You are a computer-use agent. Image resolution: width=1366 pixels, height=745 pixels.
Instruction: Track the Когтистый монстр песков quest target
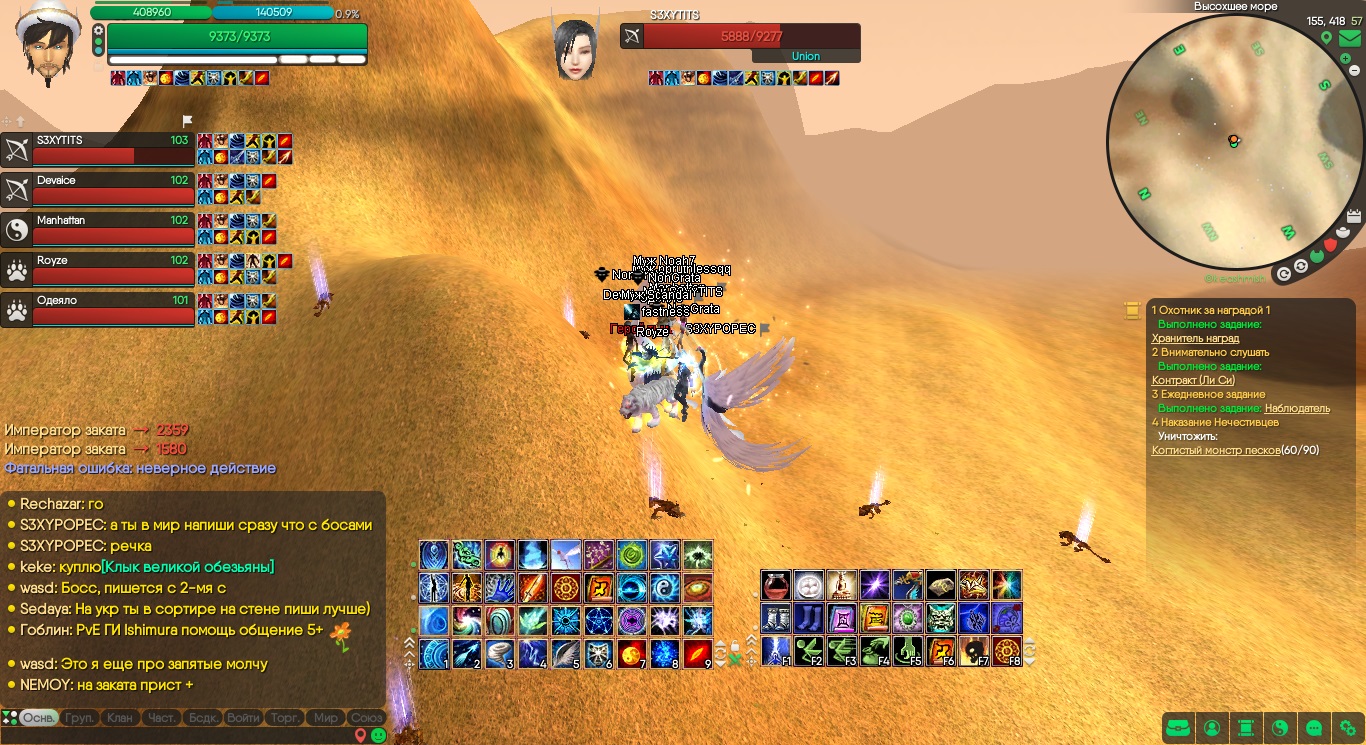[1215, 450]
